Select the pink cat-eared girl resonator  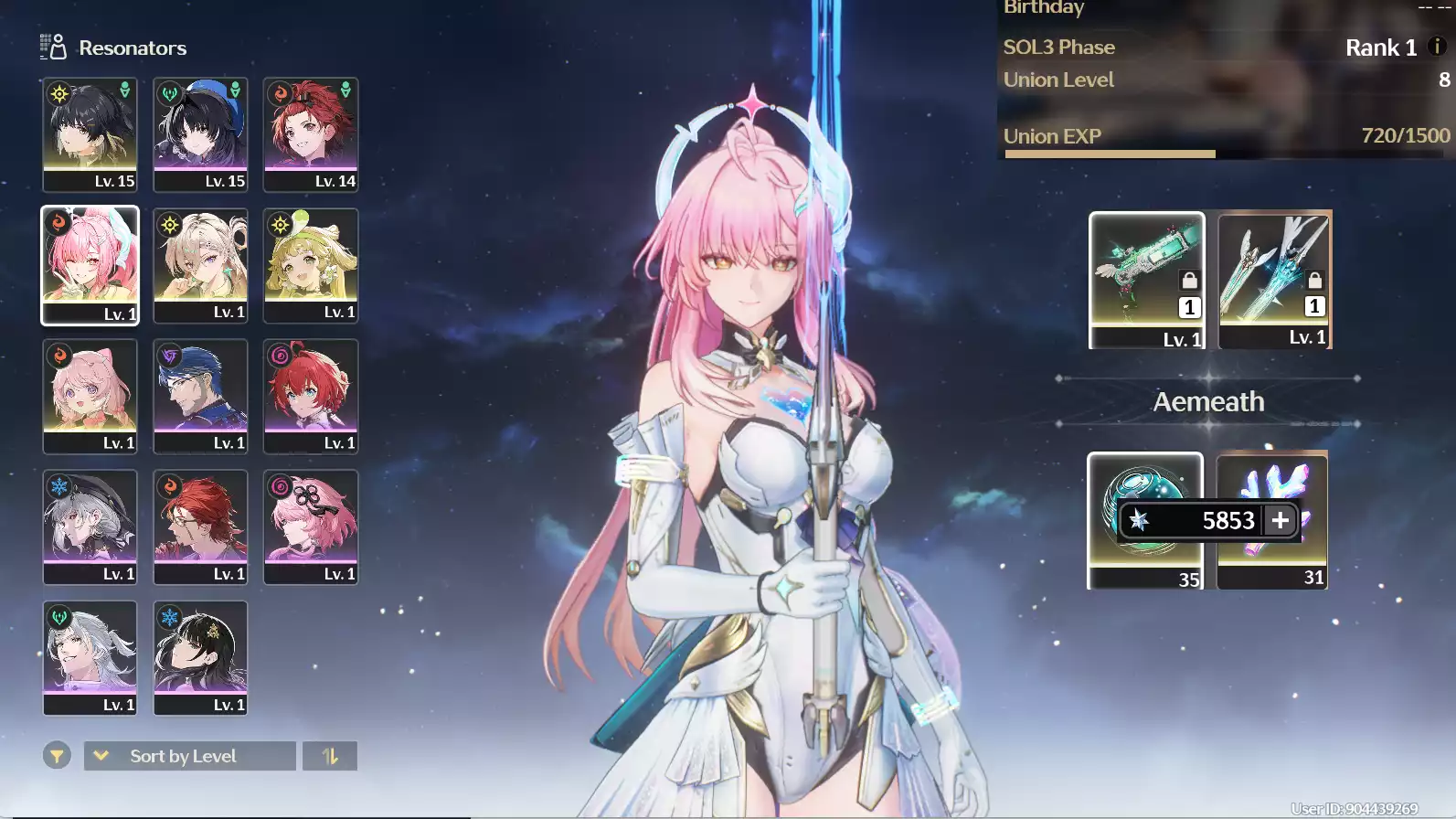click(x=90, y=396)
